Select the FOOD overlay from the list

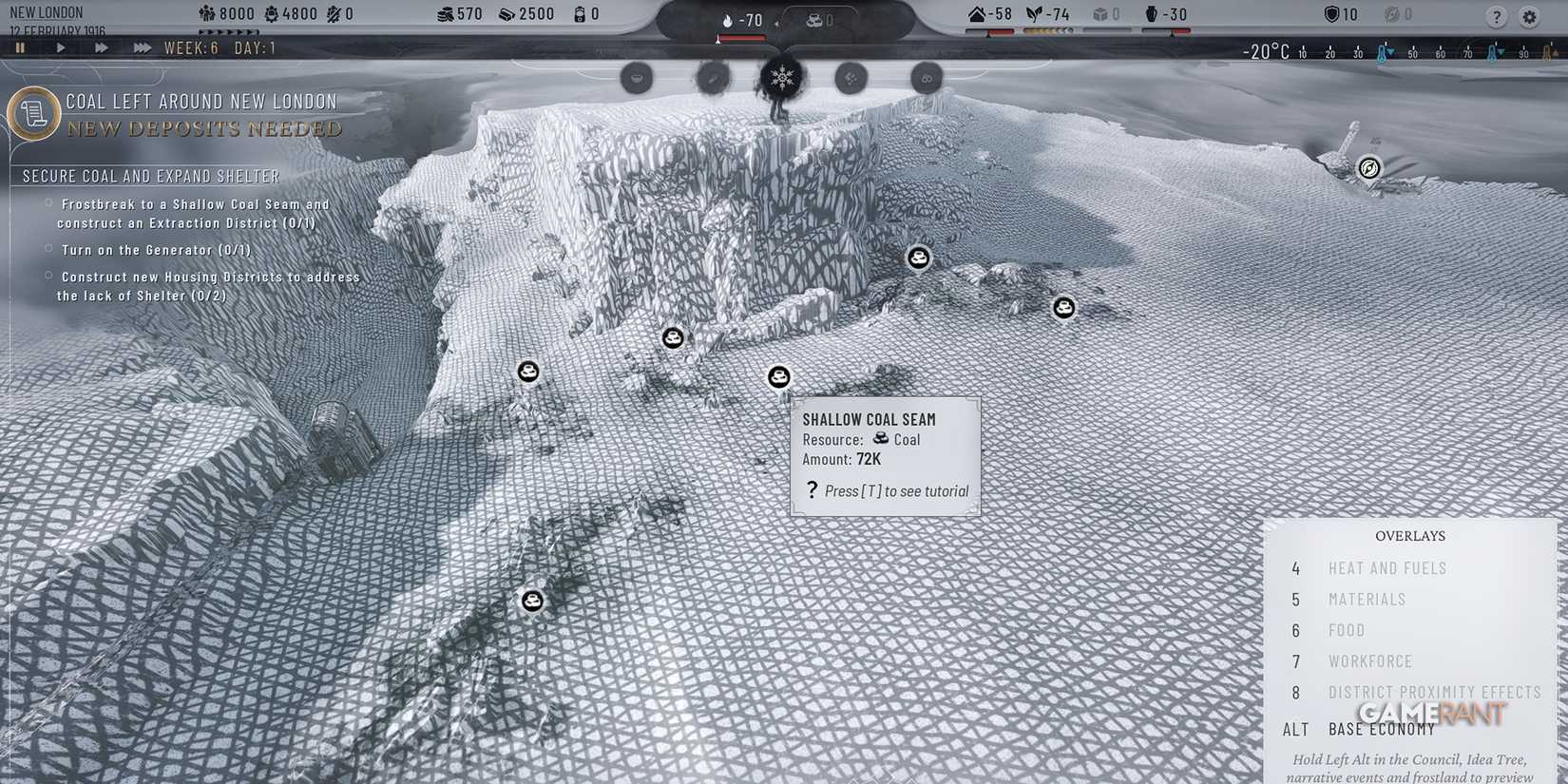[1346, 630]
